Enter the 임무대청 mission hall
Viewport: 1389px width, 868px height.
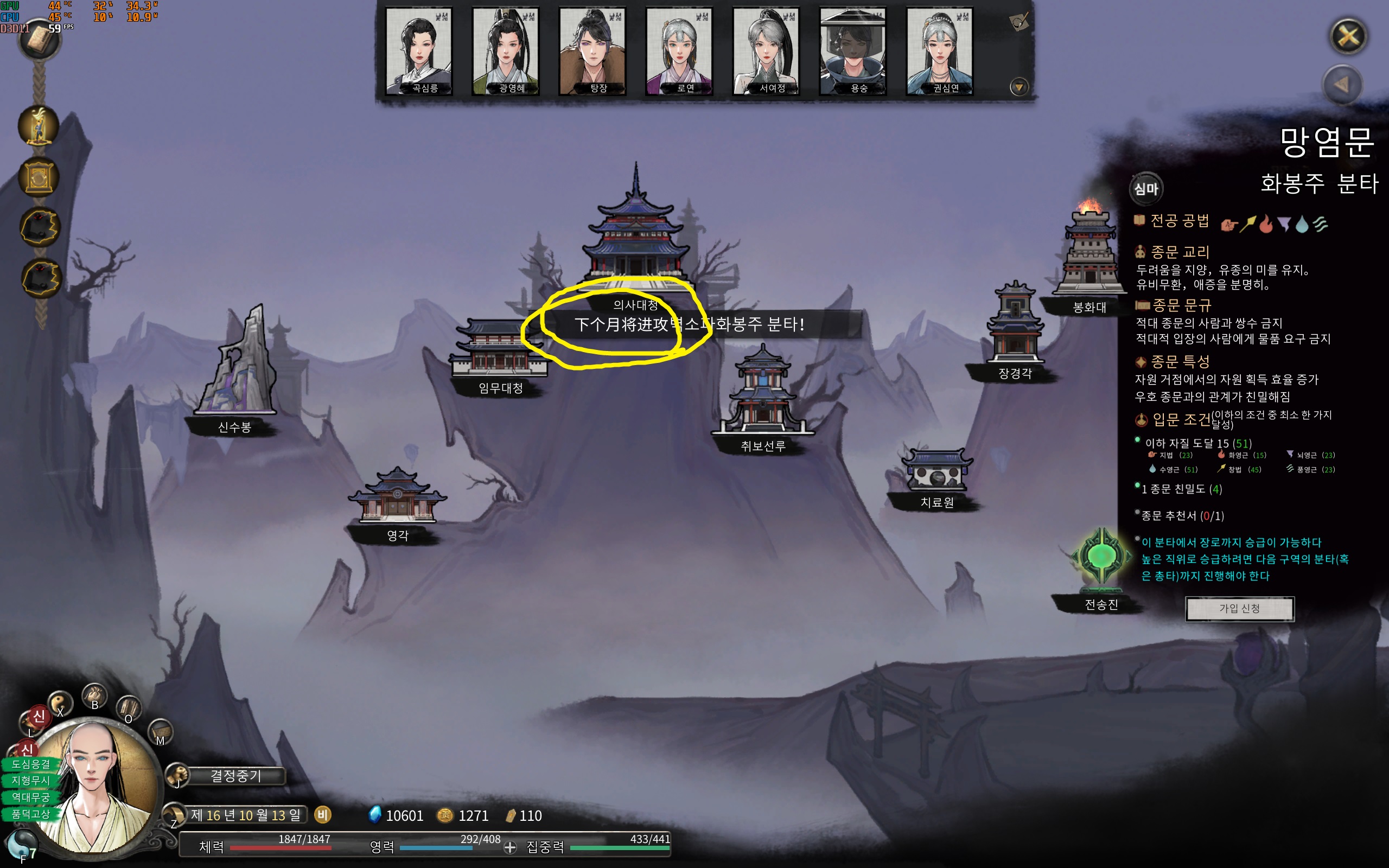pos(499,350)
